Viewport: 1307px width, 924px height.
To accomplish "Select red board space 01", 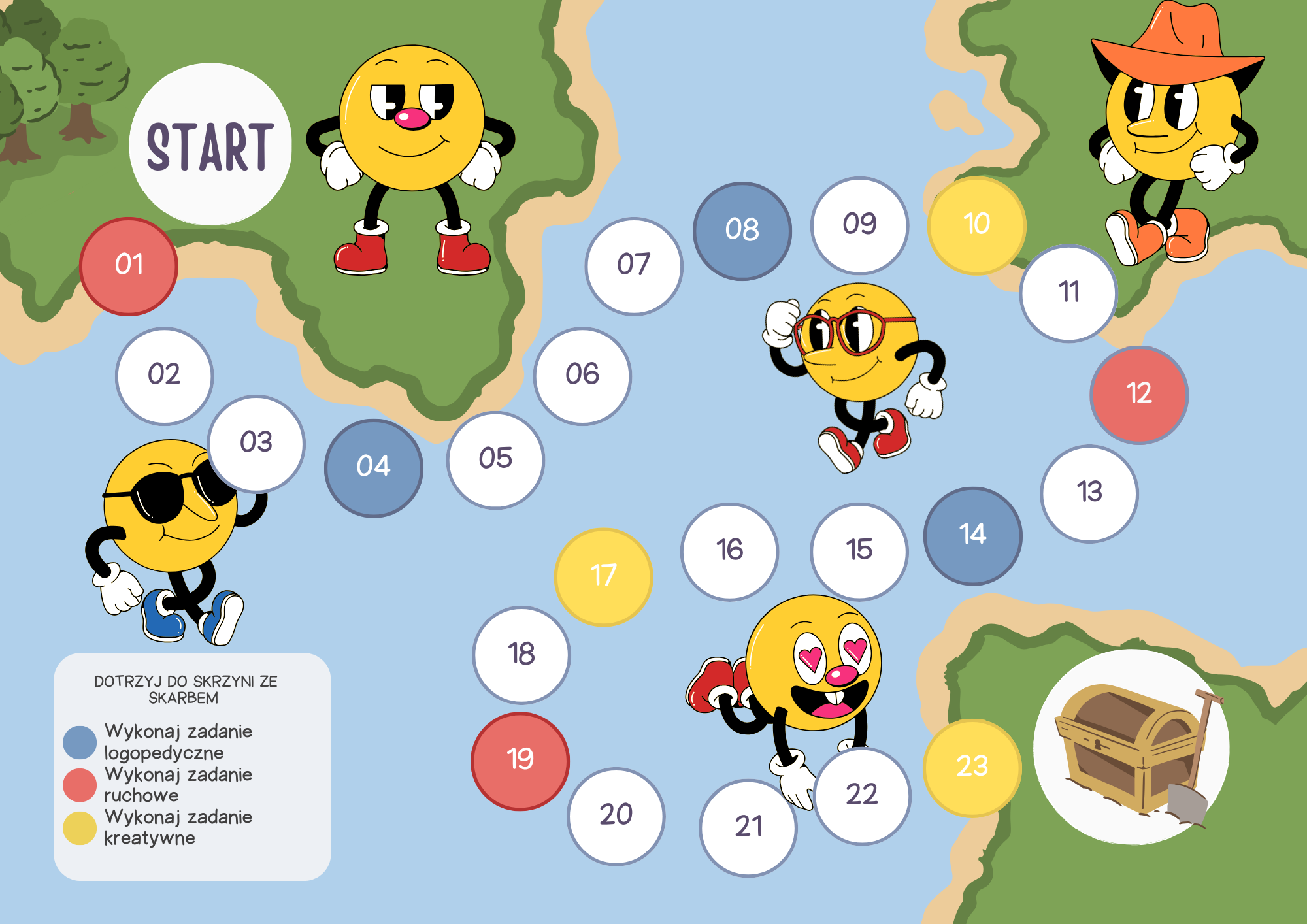I will click(x=129, y=266).
